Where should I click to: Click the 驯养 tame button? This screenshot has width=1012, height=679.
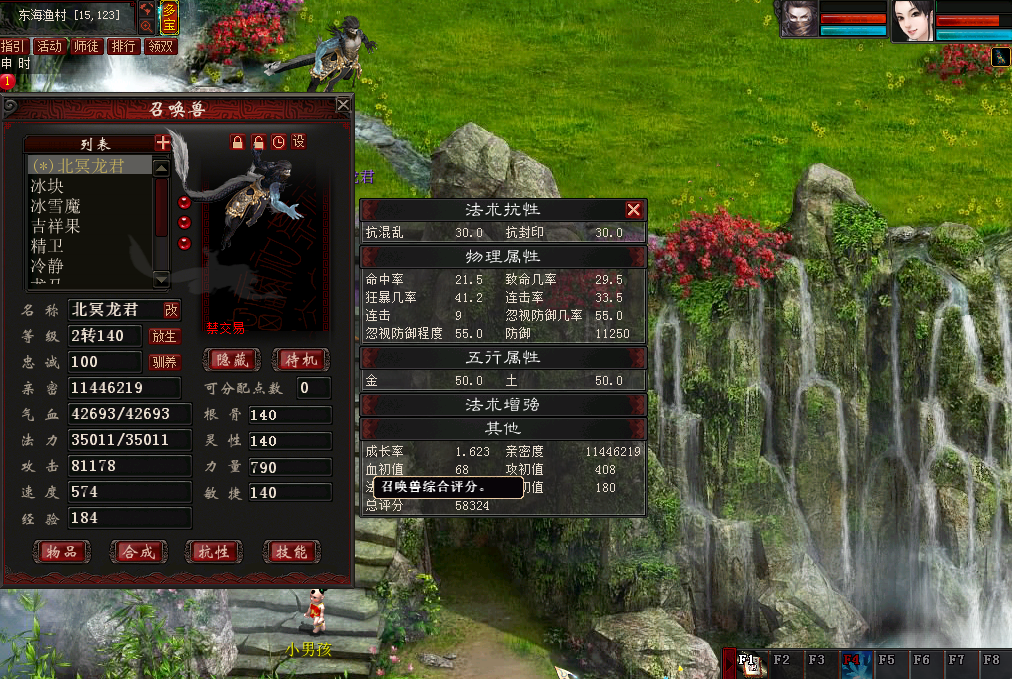163,362
